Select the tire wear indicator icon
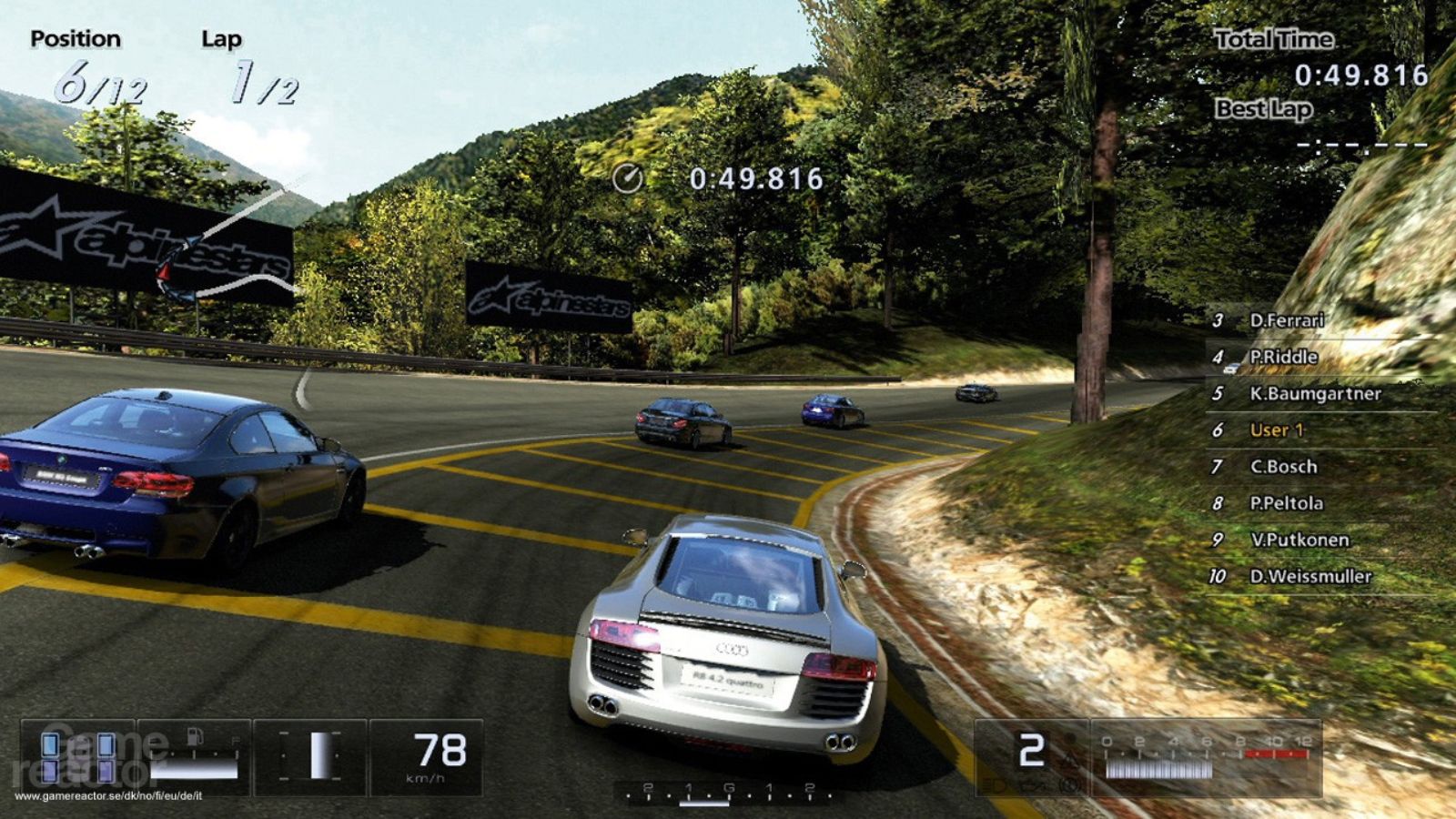 78,758
